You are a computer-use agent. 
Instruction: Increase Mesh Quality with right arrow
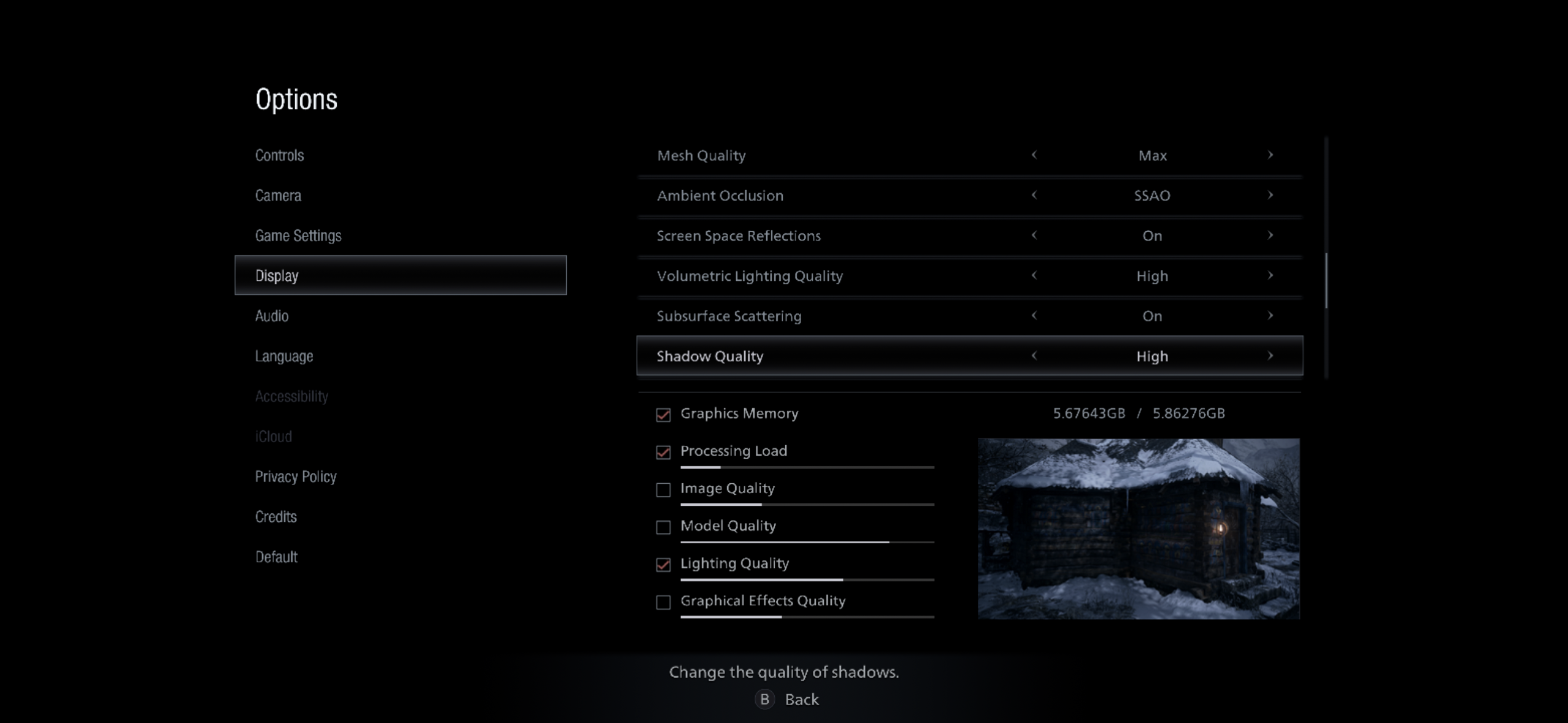click(1270, 155)
